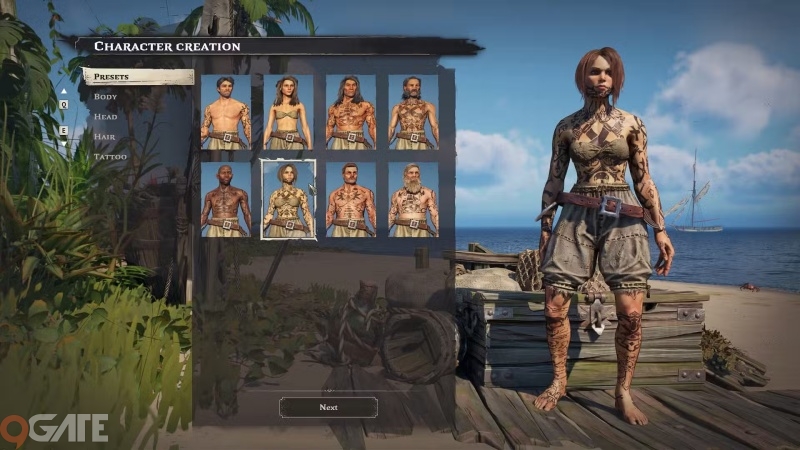Screen dimensions: 800x450
Task: Pick the white-bearded old man preset
Action: [413, 199]
